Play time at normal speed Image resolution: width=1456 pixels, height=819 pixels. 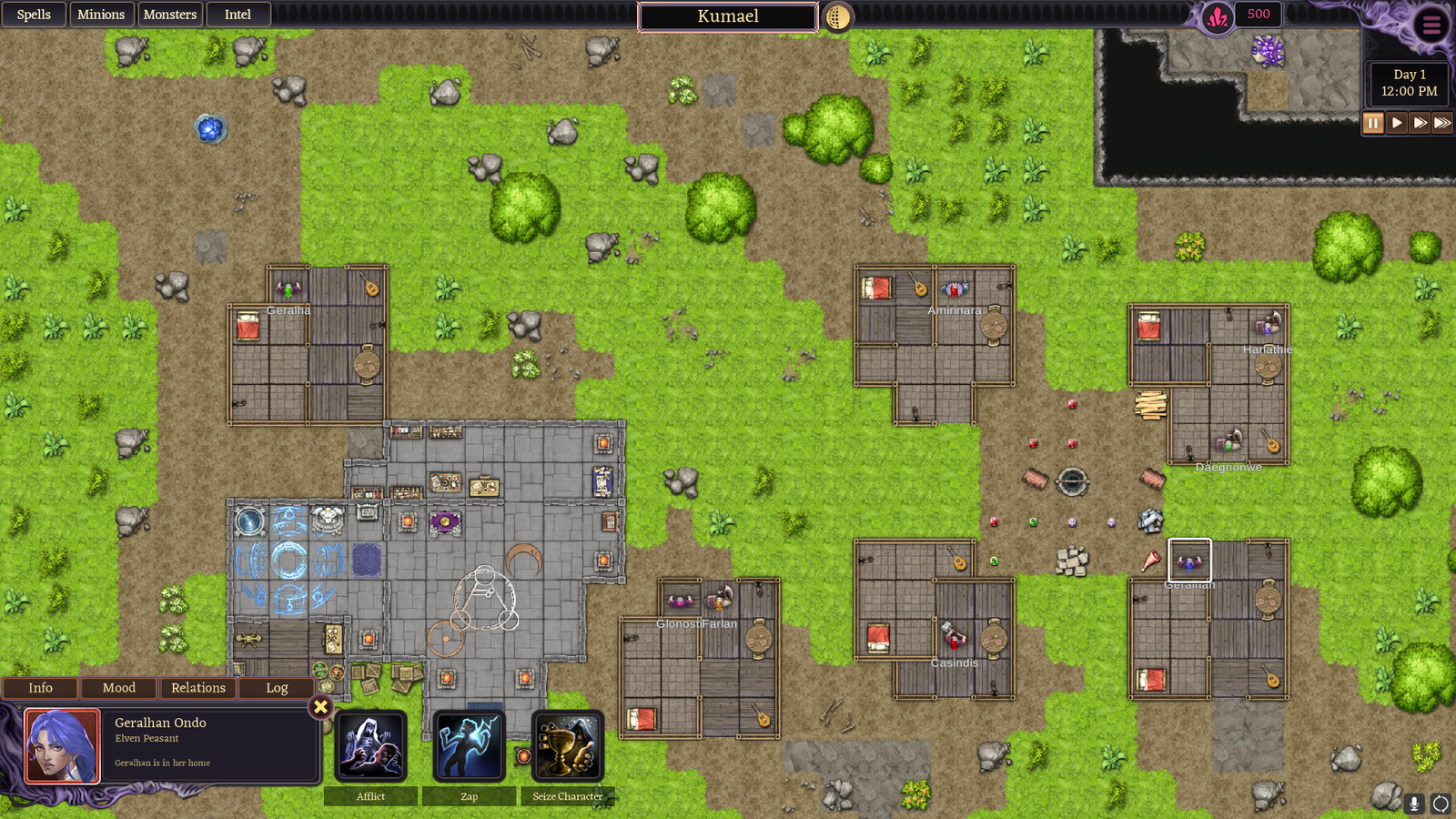(x=1397, y=123)
